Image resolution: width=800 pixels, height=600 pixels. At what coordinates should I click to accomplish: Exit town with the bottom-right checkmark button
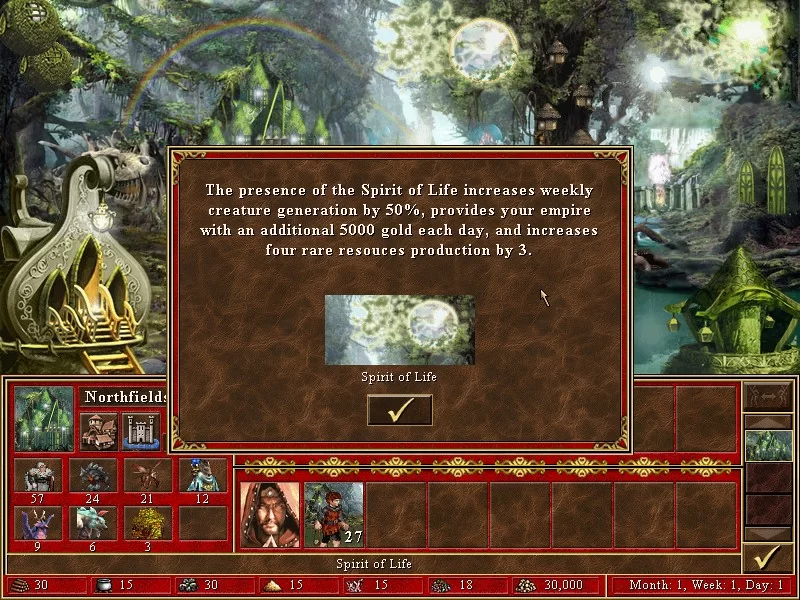[767, 557]
